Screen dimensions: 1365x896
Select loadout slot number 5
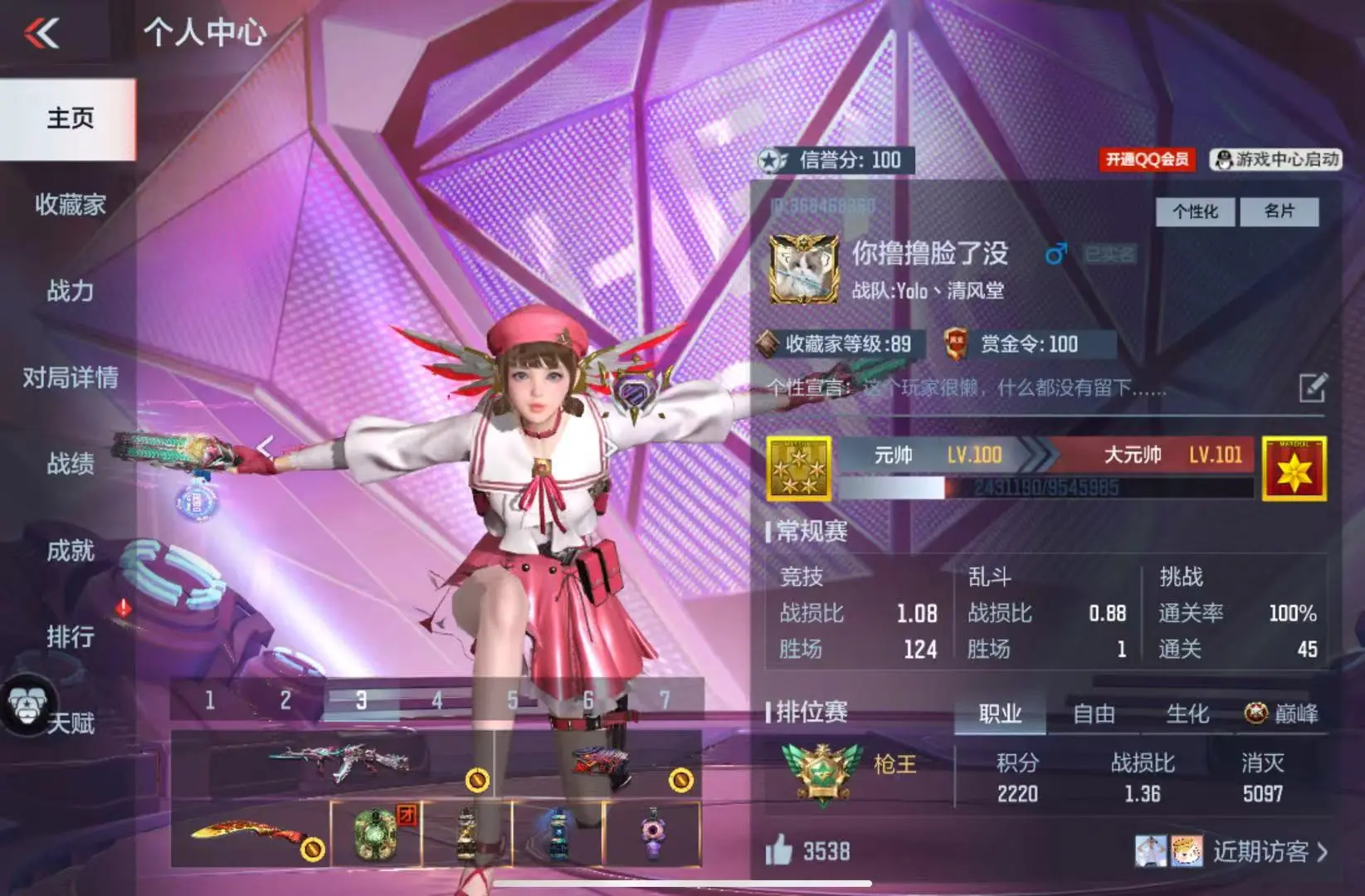tap(513, 700)
